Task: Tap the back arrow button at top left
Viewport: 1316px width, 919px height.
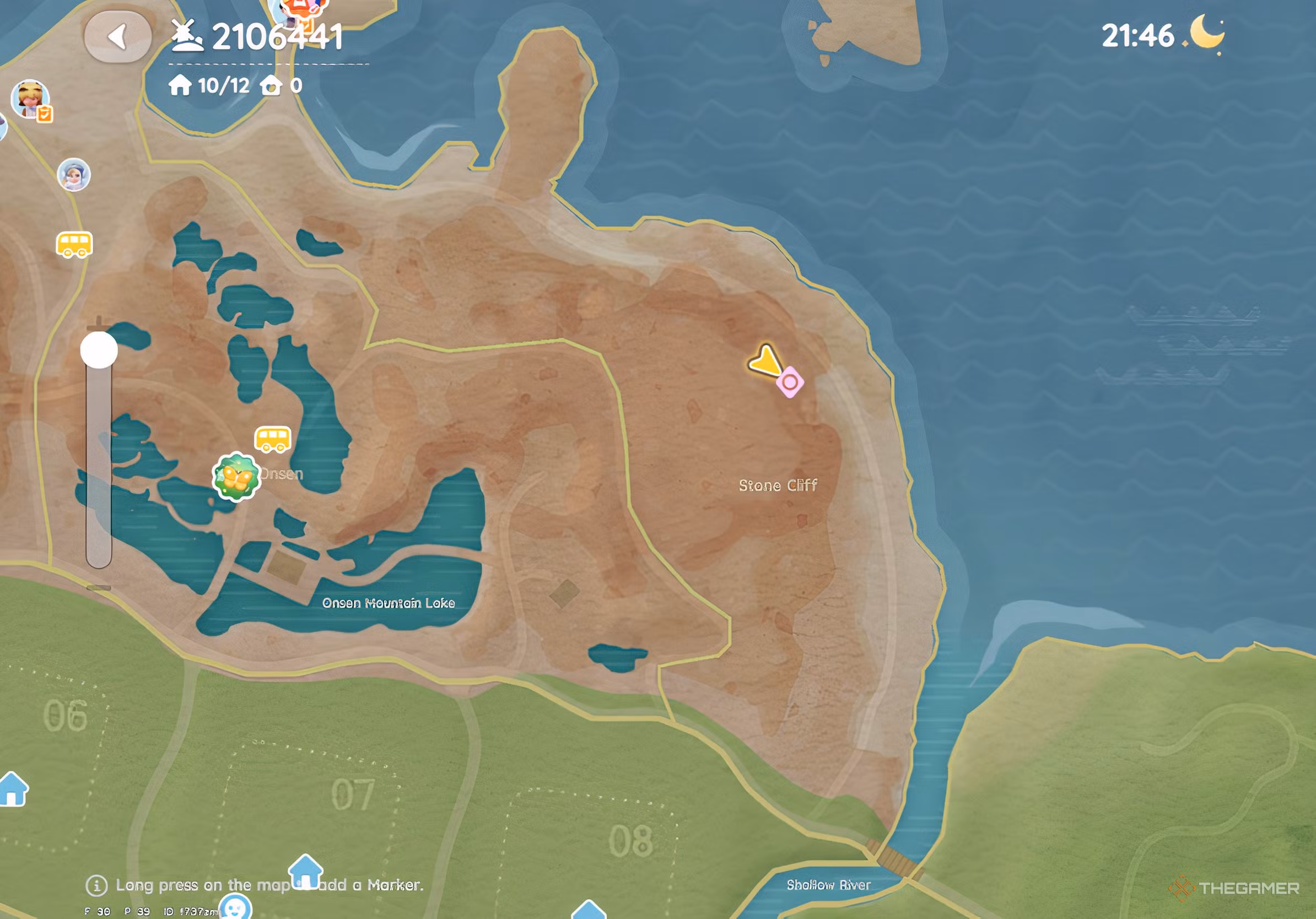Action: coord(118,36)
